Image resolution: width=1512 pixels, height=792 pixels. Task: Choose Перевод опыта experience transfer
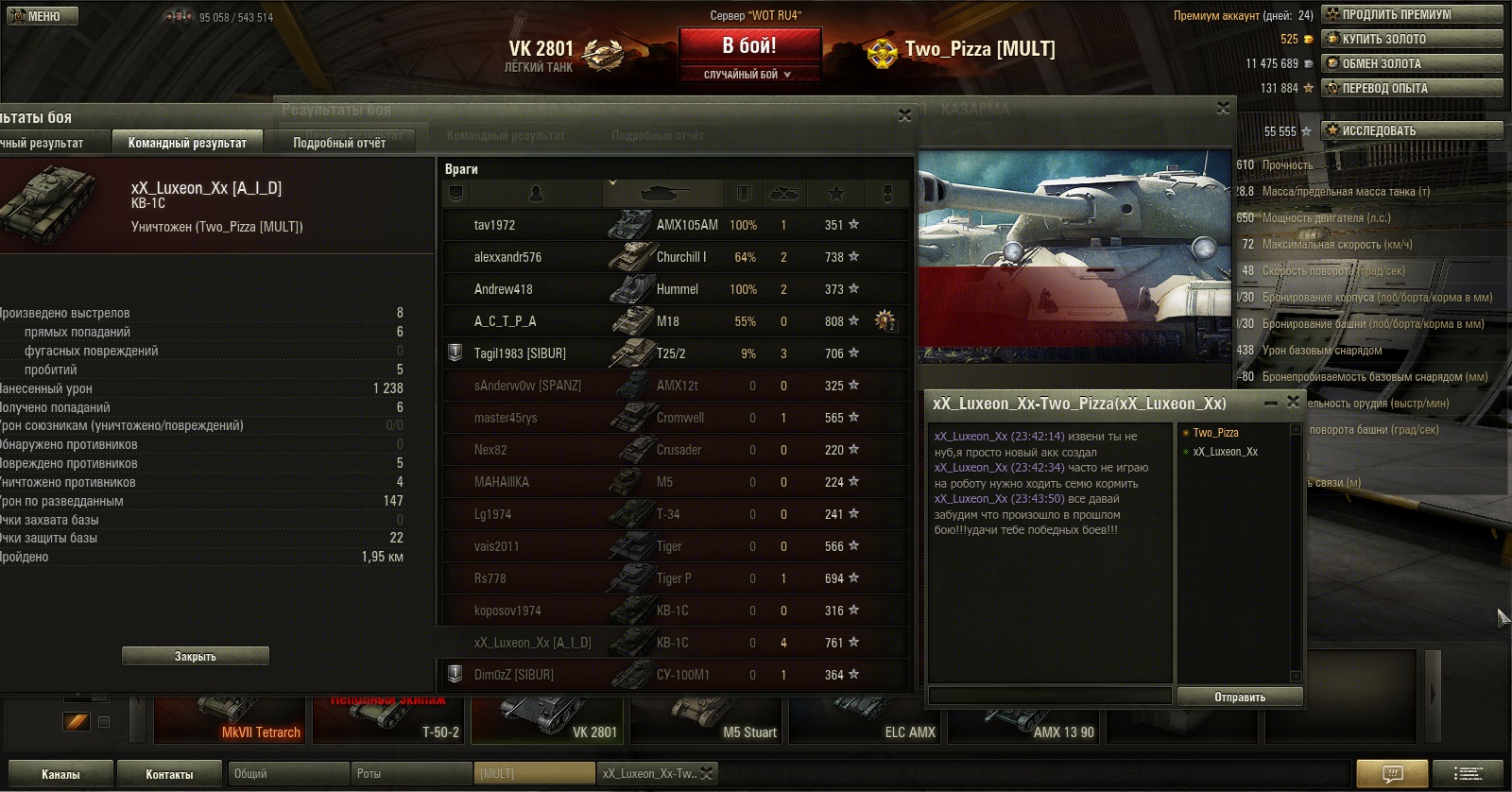coord(1412,88)
